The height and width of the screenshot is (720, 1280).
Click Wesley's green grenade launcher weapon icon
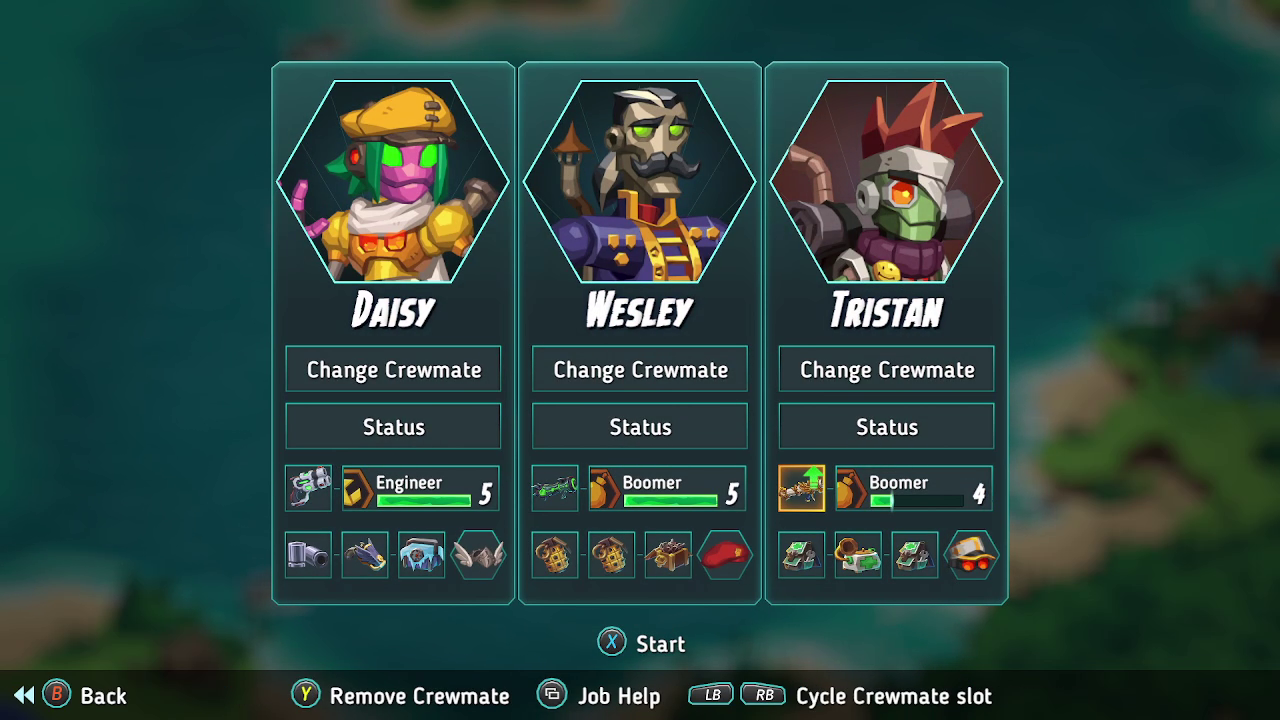554,488
